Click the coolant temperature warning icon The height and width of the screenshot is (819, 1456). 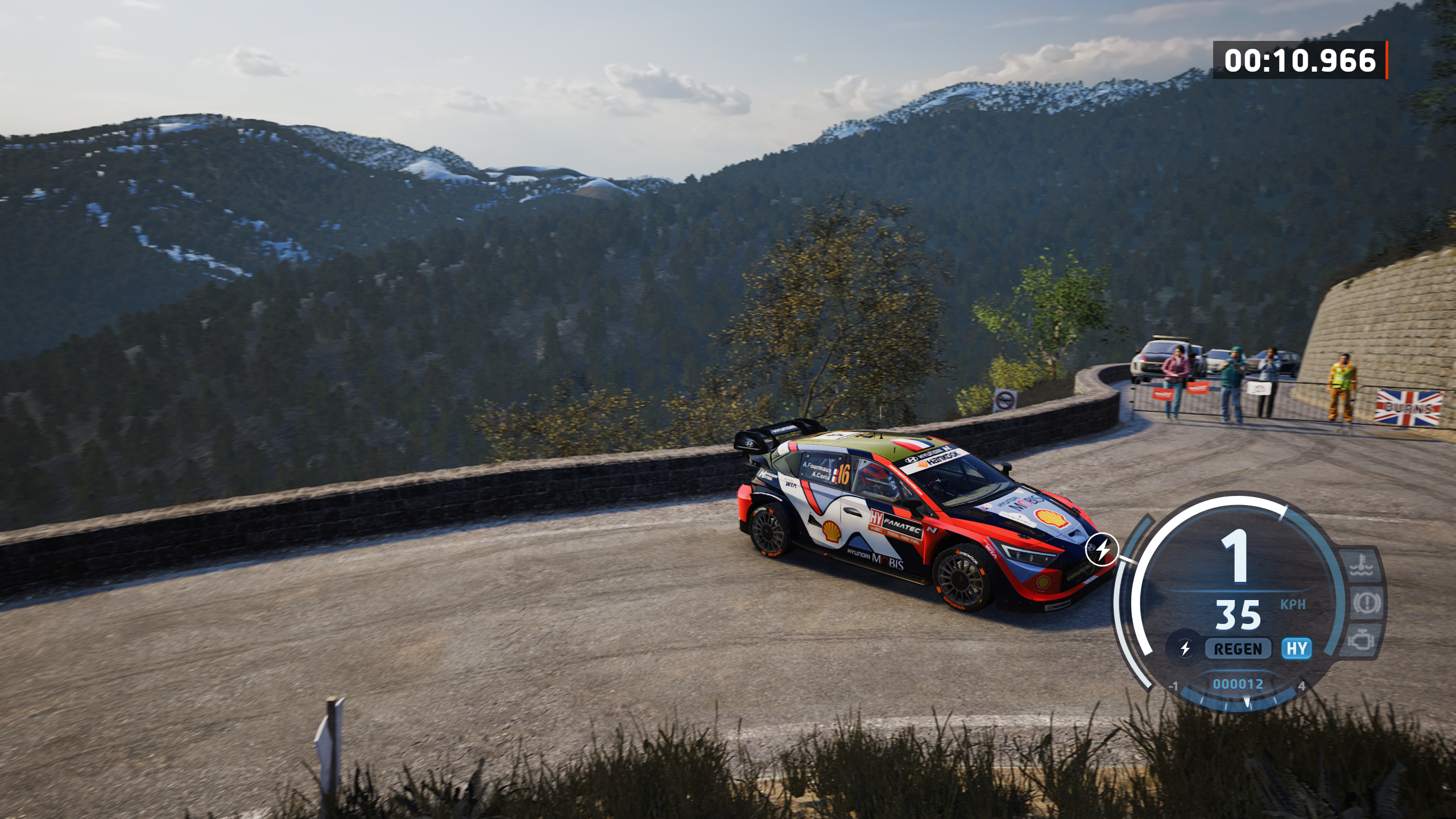tap(1363, 566)
